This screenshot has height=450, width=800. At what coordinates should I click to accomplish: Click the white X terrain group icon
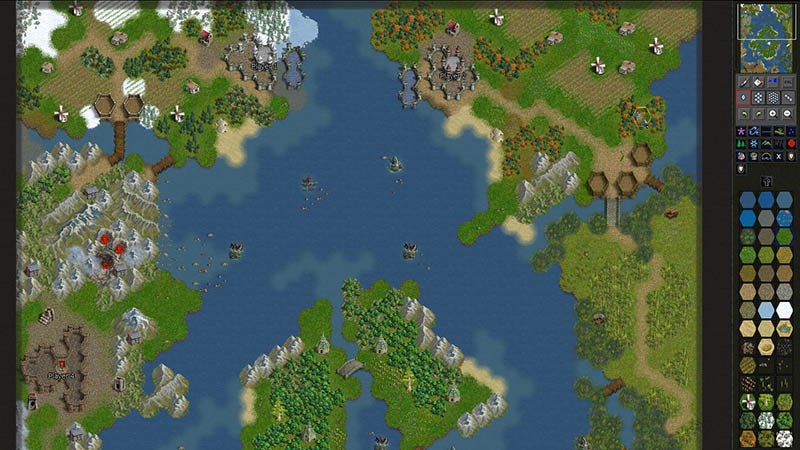pos(779,156)
